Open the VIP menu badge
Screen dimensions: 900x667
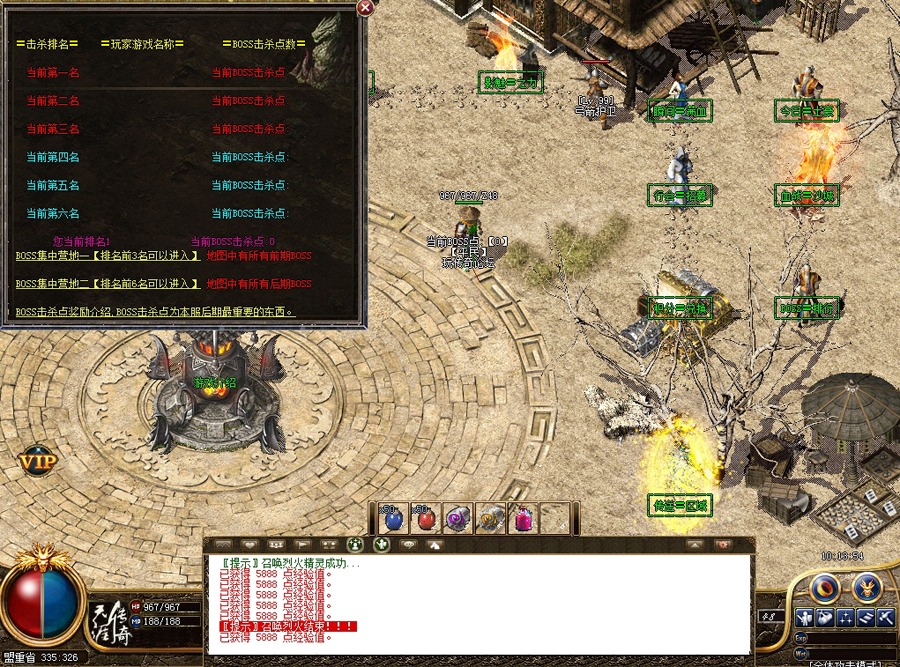(37, 462)
